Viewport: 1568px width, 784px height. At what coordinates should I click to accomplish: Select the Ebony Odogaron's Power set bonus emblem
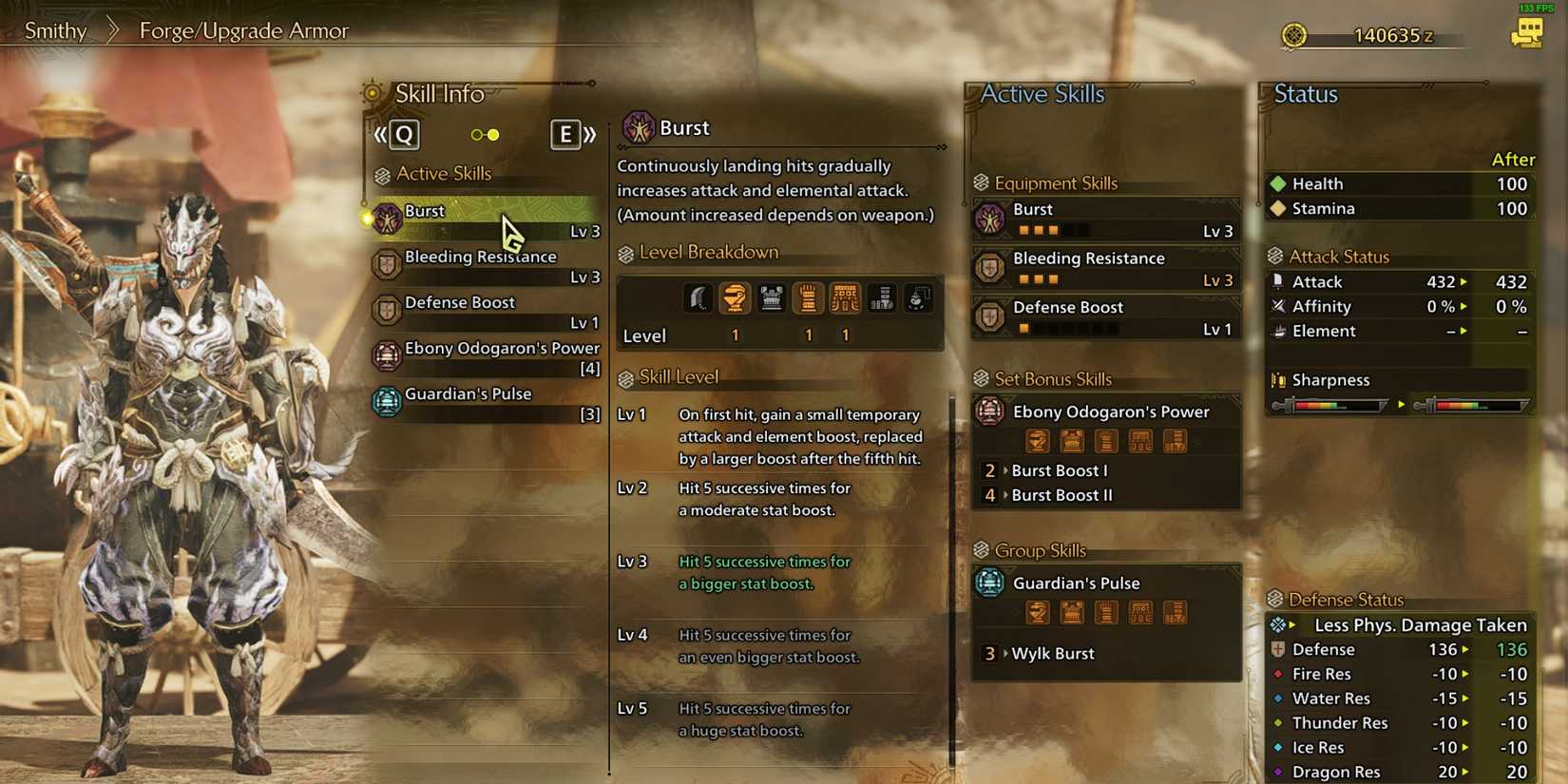(989, 411)
